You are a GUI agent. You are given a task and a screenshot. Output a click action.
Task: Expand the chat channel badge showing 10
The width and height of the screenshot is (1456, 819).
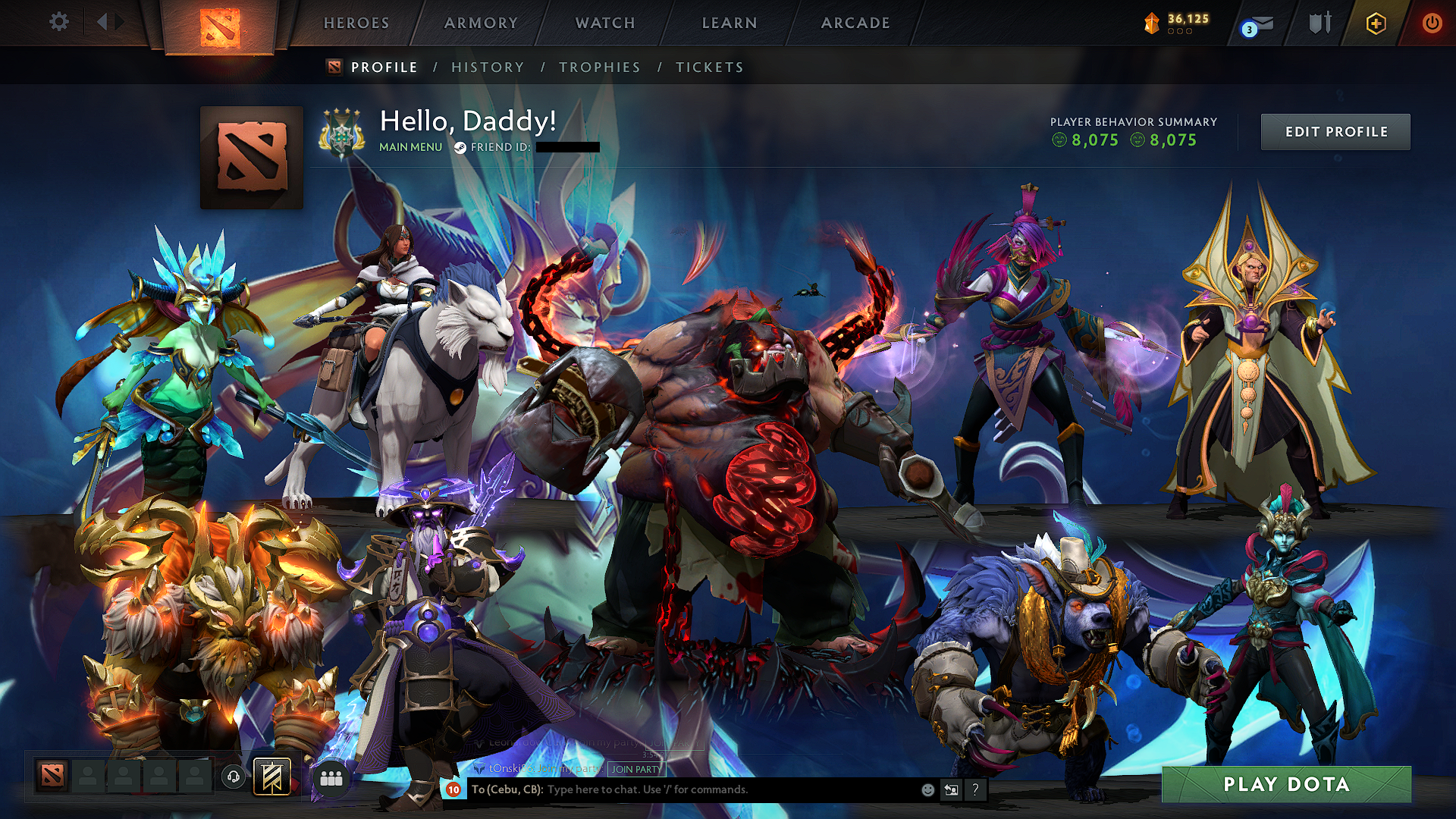tap(453, 789)
